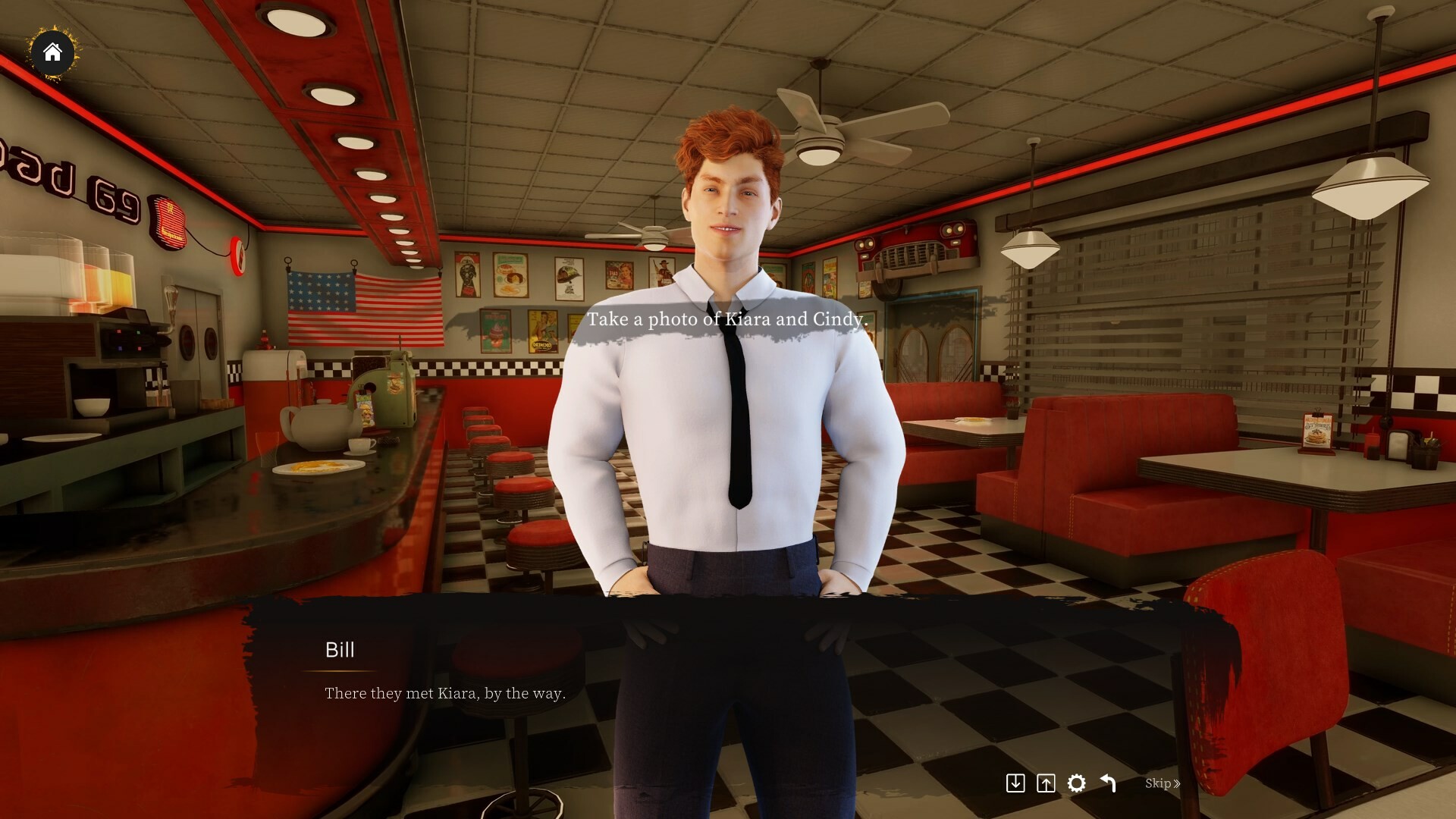Select Bill's name label above the dialogue
Viewport: 1456px width, 819px height.
[340, 650]
